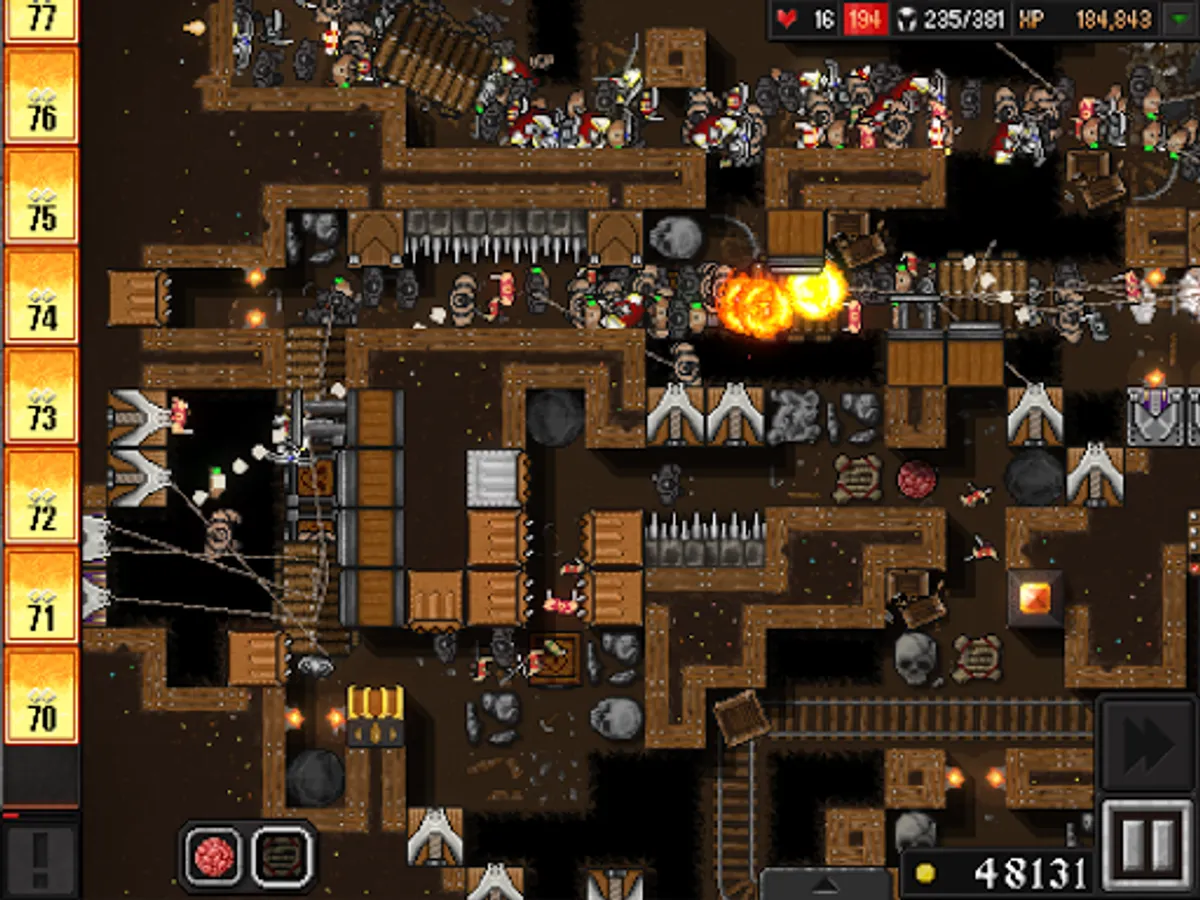Screen dimensions: 1200x900
Task: Show wave 73 details
Action: (41, 395)
